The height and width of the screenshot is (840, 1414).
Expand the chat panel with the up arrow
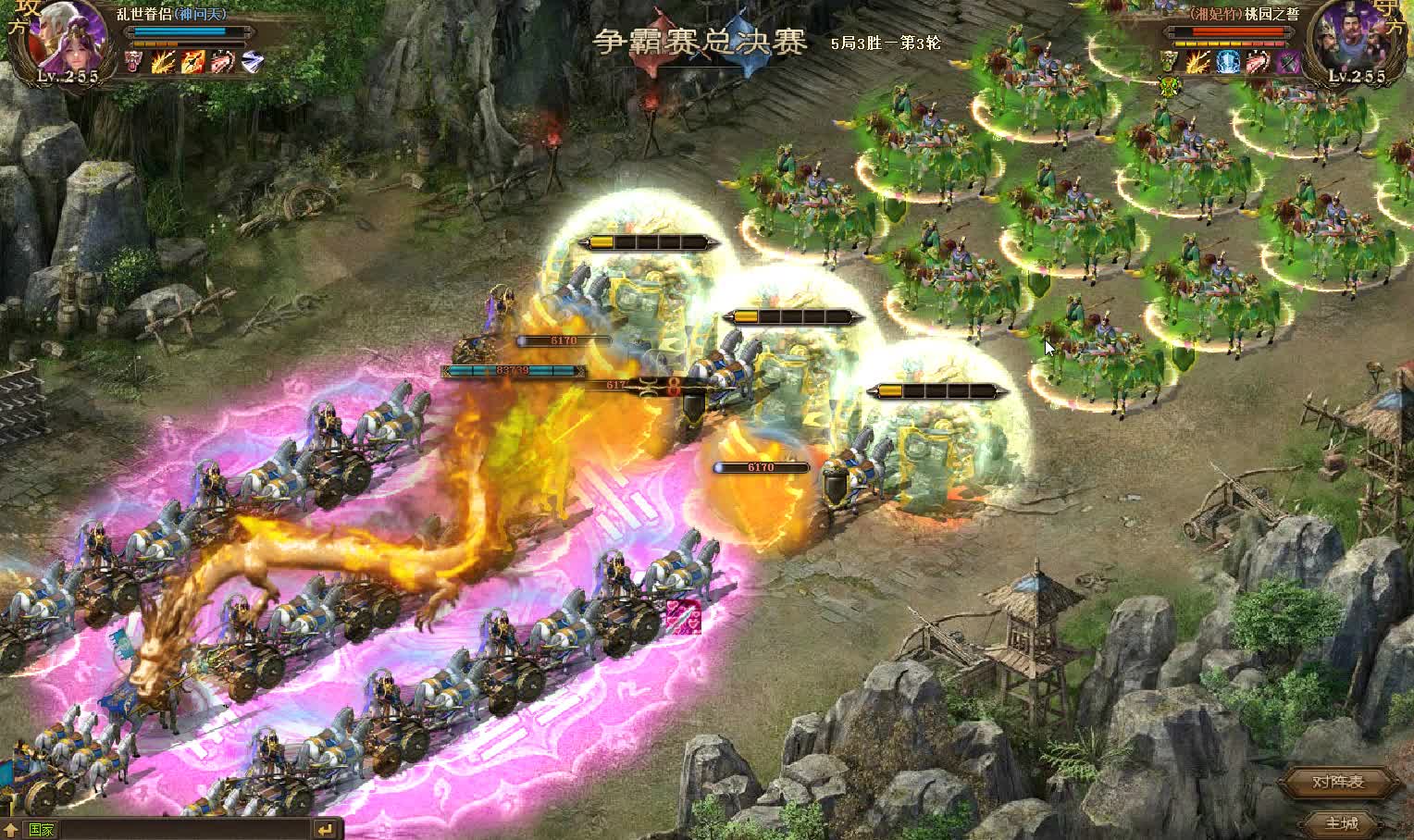10,830
